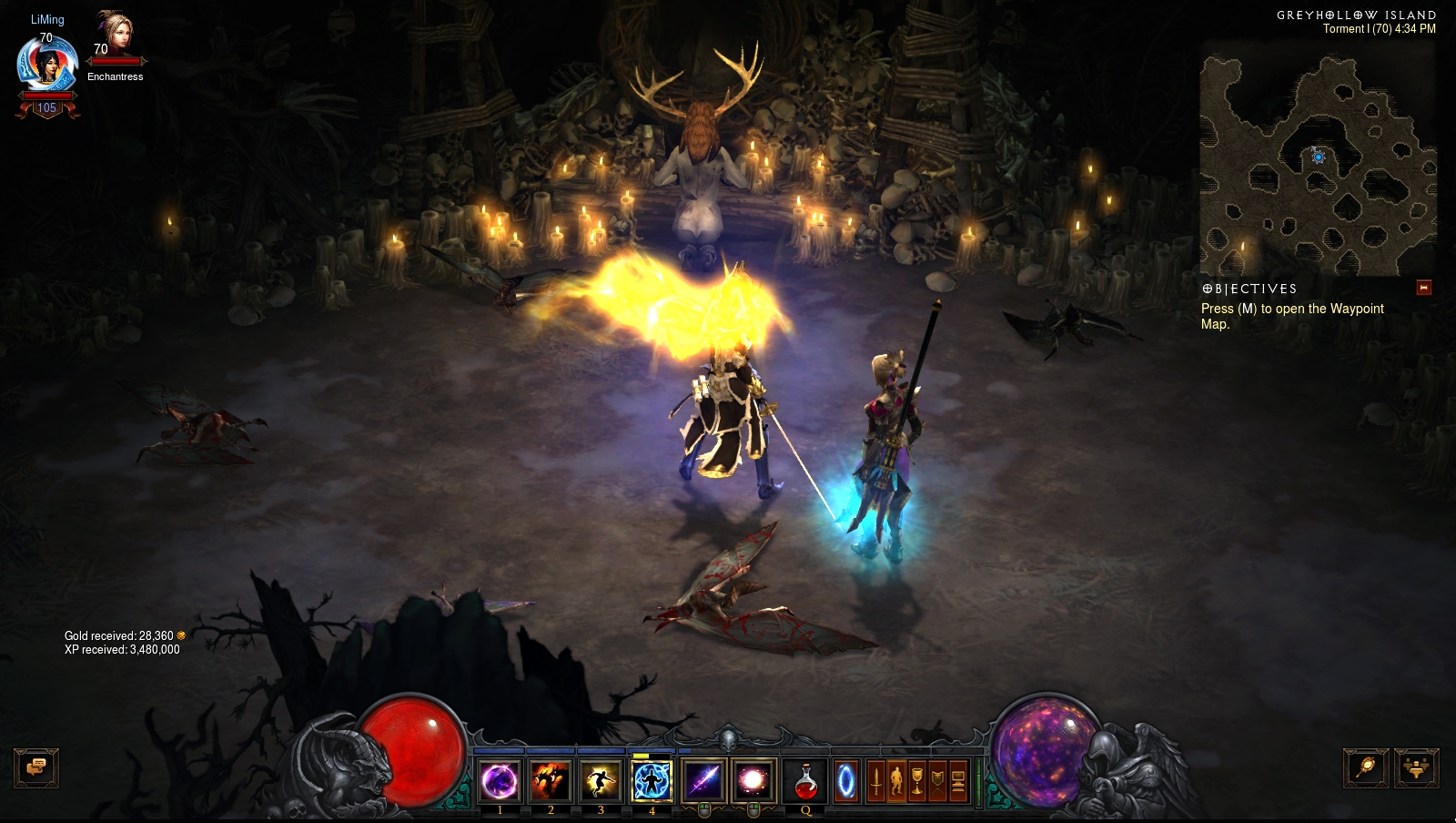Click the magnifier button beside the social icon
This screenshot has height=823, width=1456.
coord(1366,767)
